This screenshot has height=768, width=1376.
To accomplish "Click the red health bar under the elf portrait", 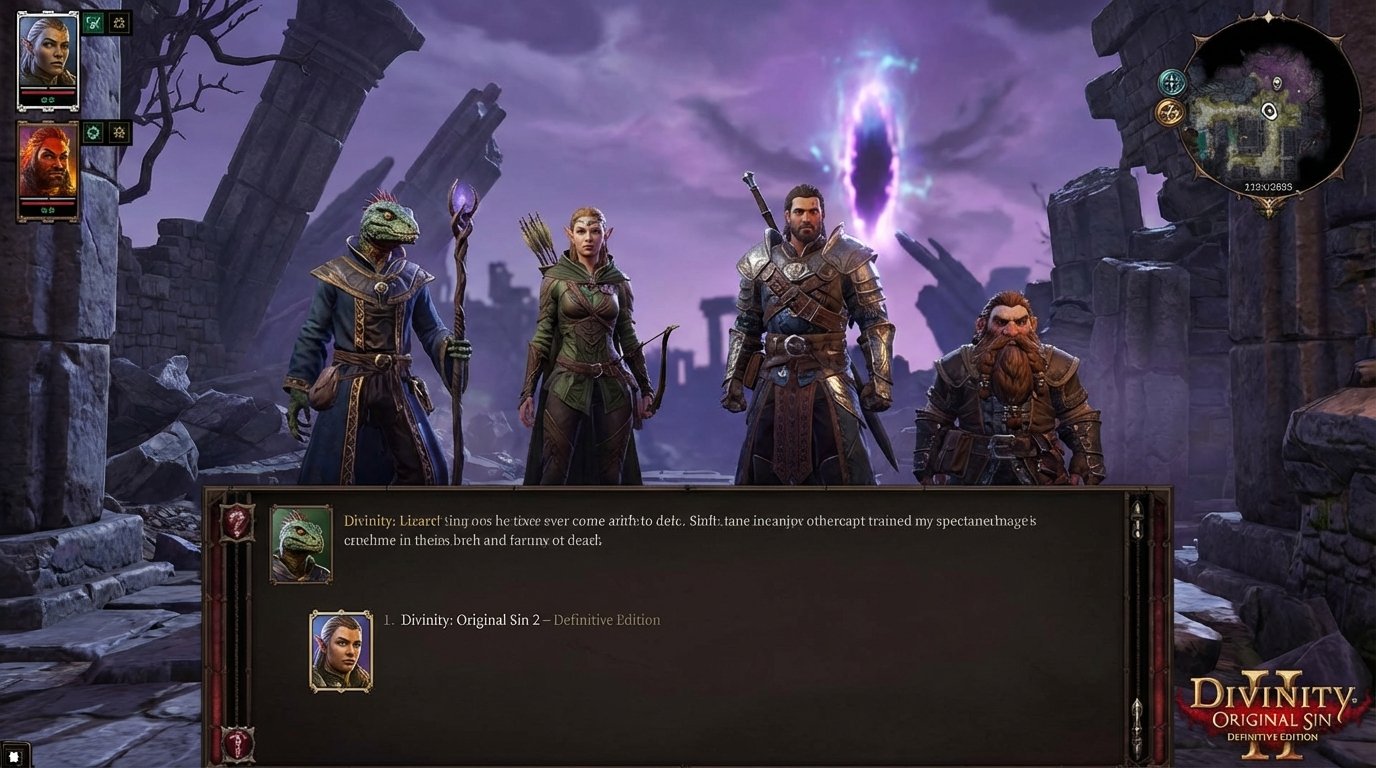I will pyautogui.click(x=47, y=91).
